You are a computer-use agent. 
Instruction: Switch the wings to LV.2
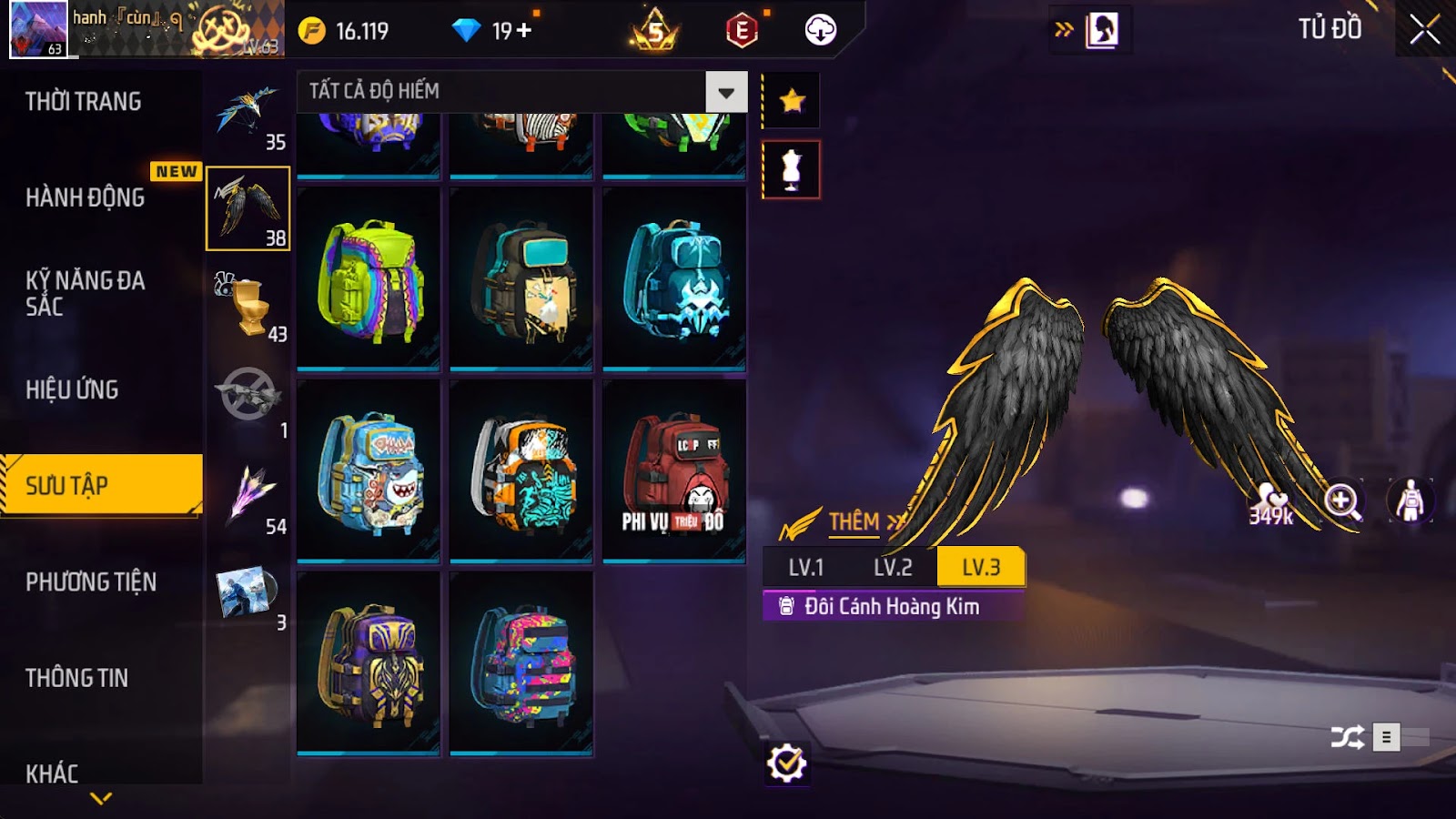point(893,568)
